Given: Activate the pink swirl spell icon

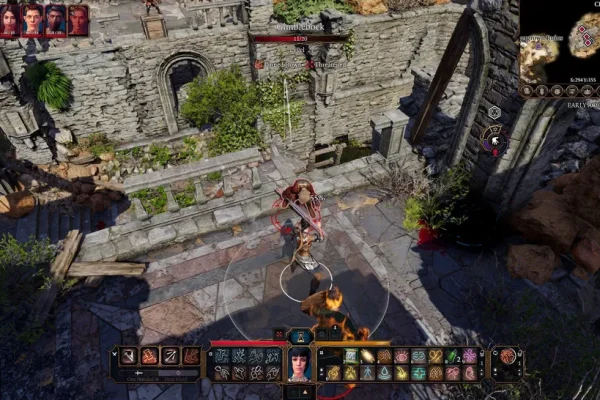Looking at the screenshot, I should coord(469,356).
